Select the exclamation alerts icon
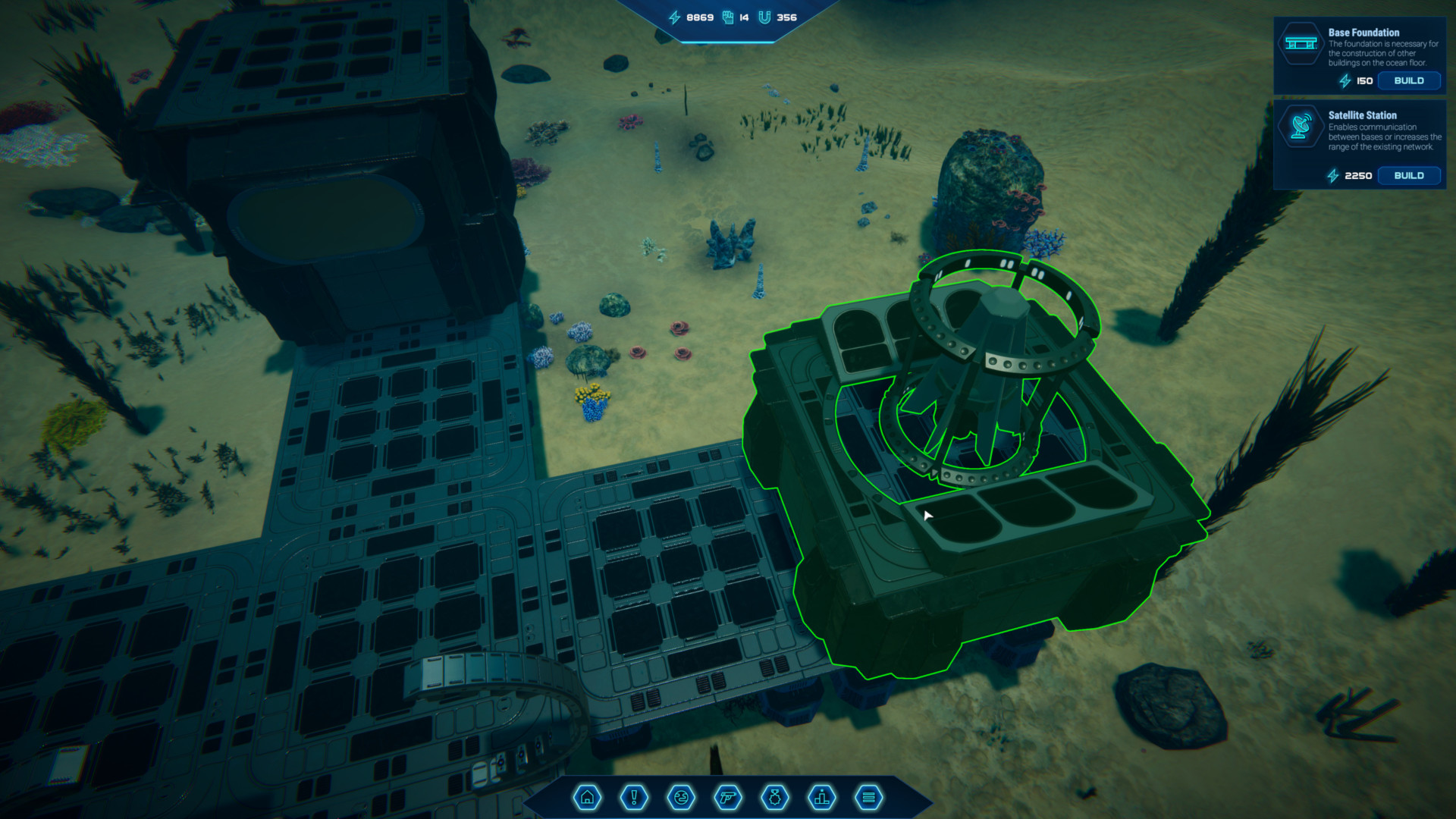The width and height of the screenshot is (1456, 819). tap(633, 798)
